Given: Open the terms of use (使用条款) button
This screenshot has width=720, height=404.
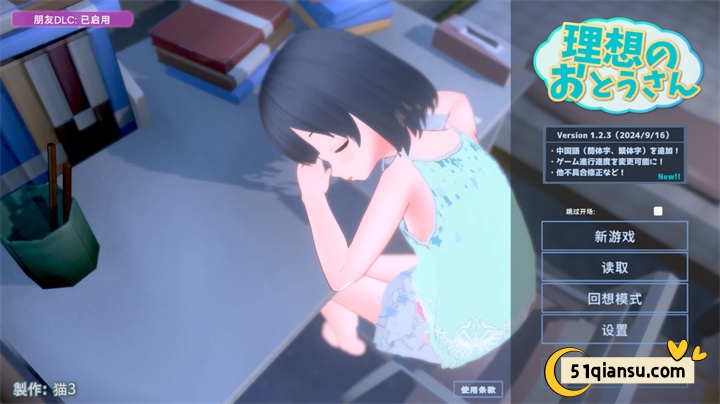Looking at the screenshot, I should [x=479, y=389].
